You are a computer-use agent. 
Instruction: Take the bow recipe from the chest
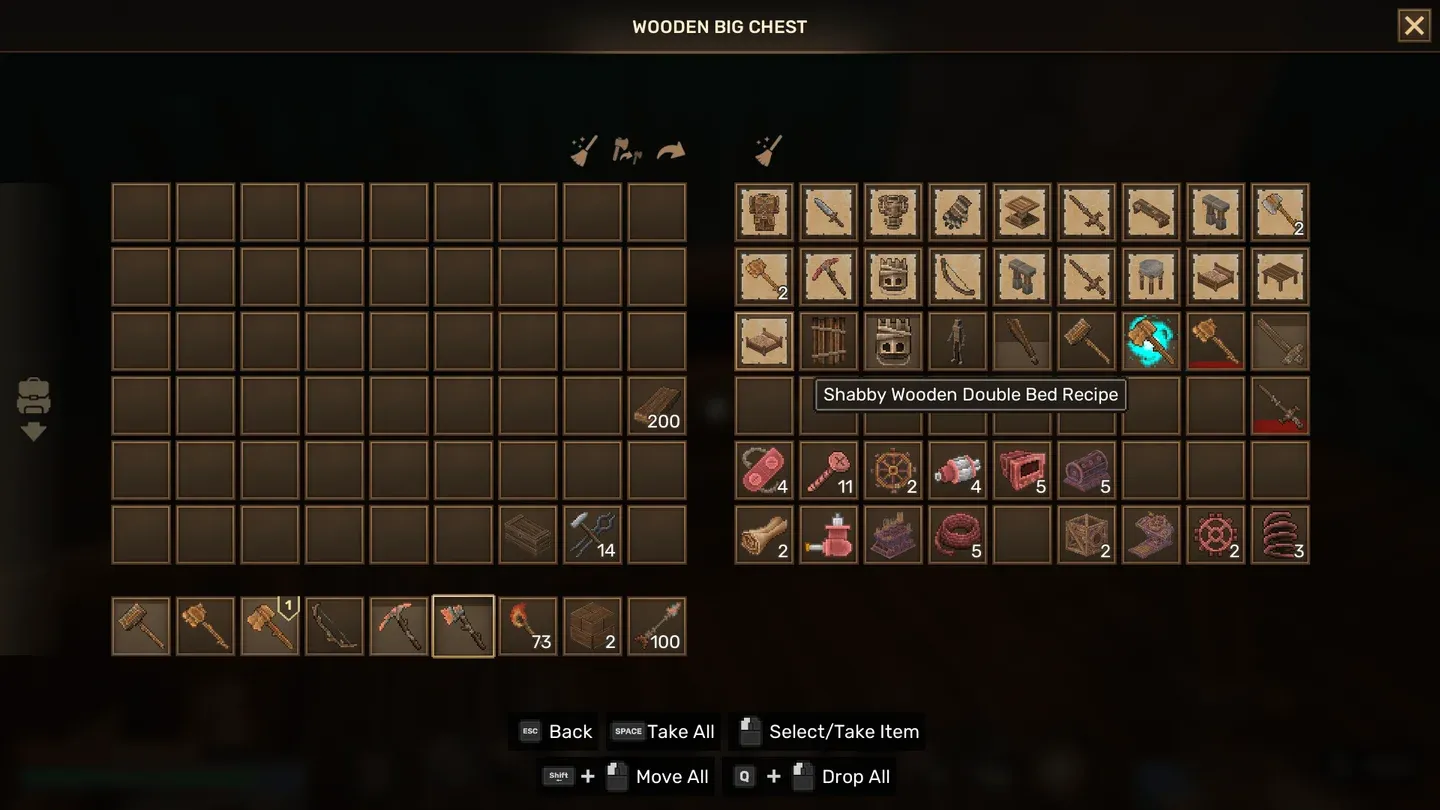coord(958,276)
